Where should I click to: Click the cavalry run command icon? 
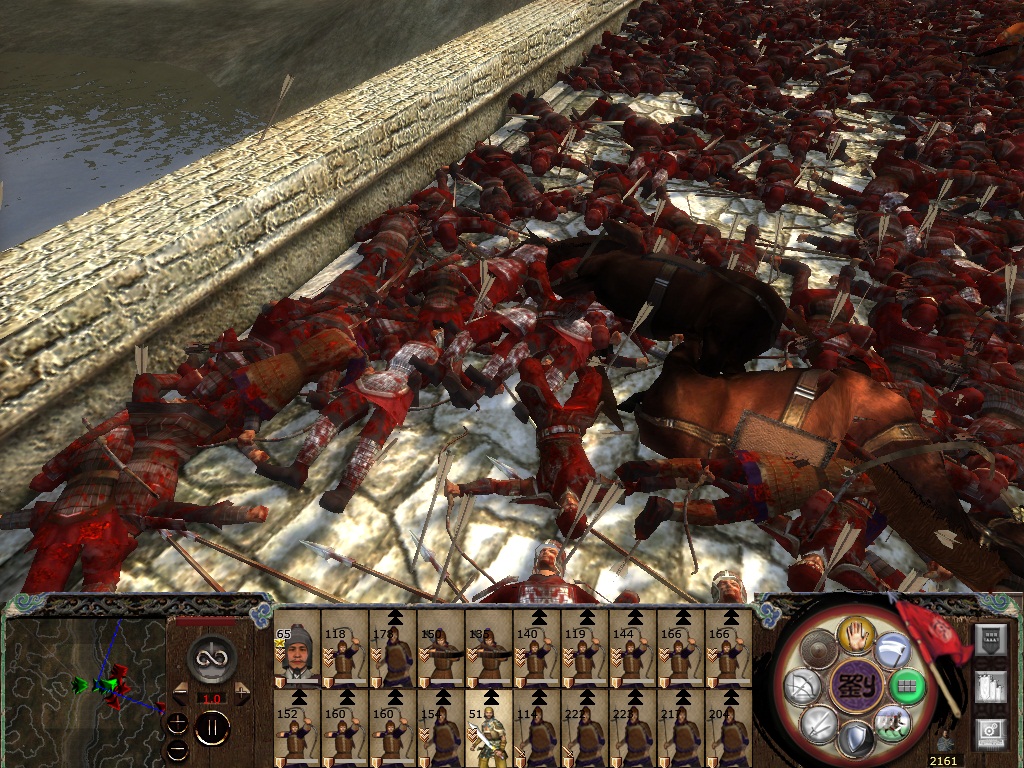click(x=891, y=722)
